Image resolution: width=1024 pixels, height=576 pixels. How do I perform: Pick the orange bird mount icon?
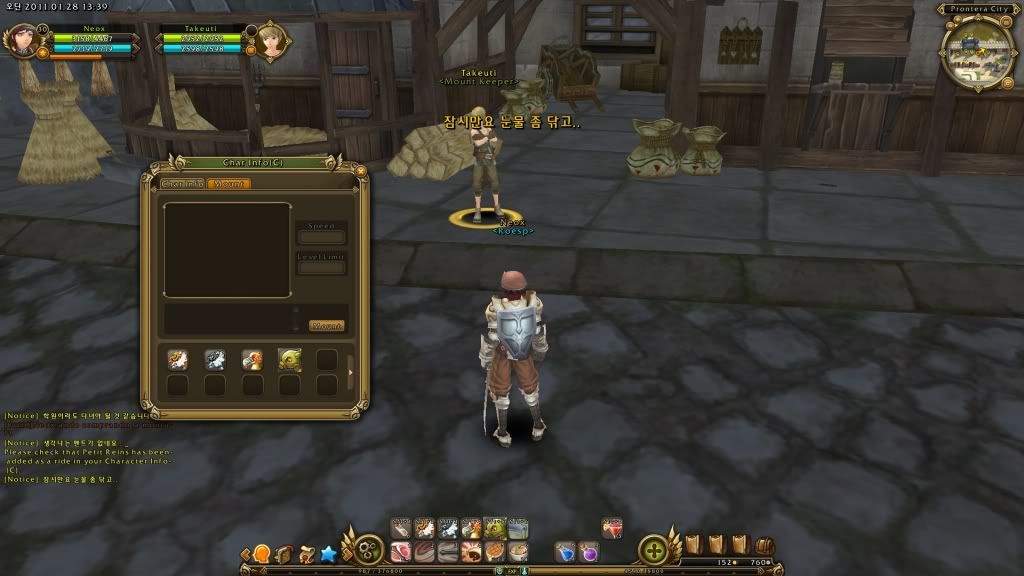[x=252, y=359]
